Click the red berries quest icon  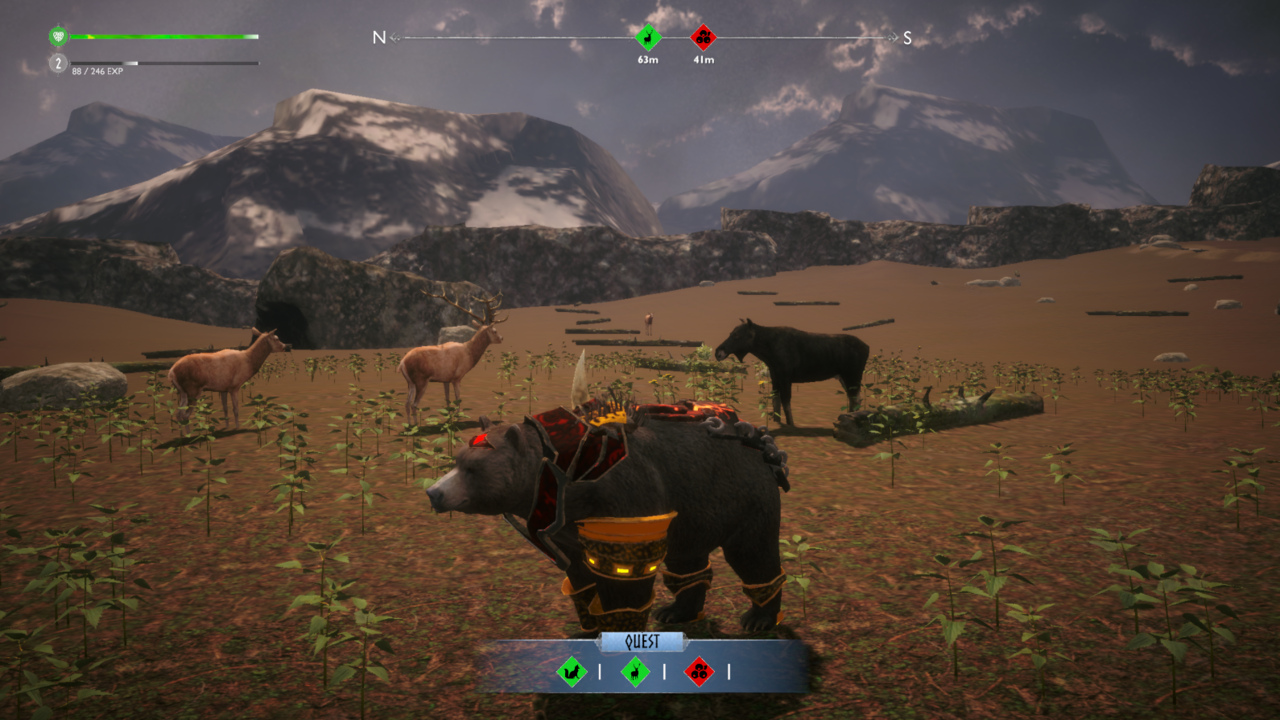click(700, 671)
